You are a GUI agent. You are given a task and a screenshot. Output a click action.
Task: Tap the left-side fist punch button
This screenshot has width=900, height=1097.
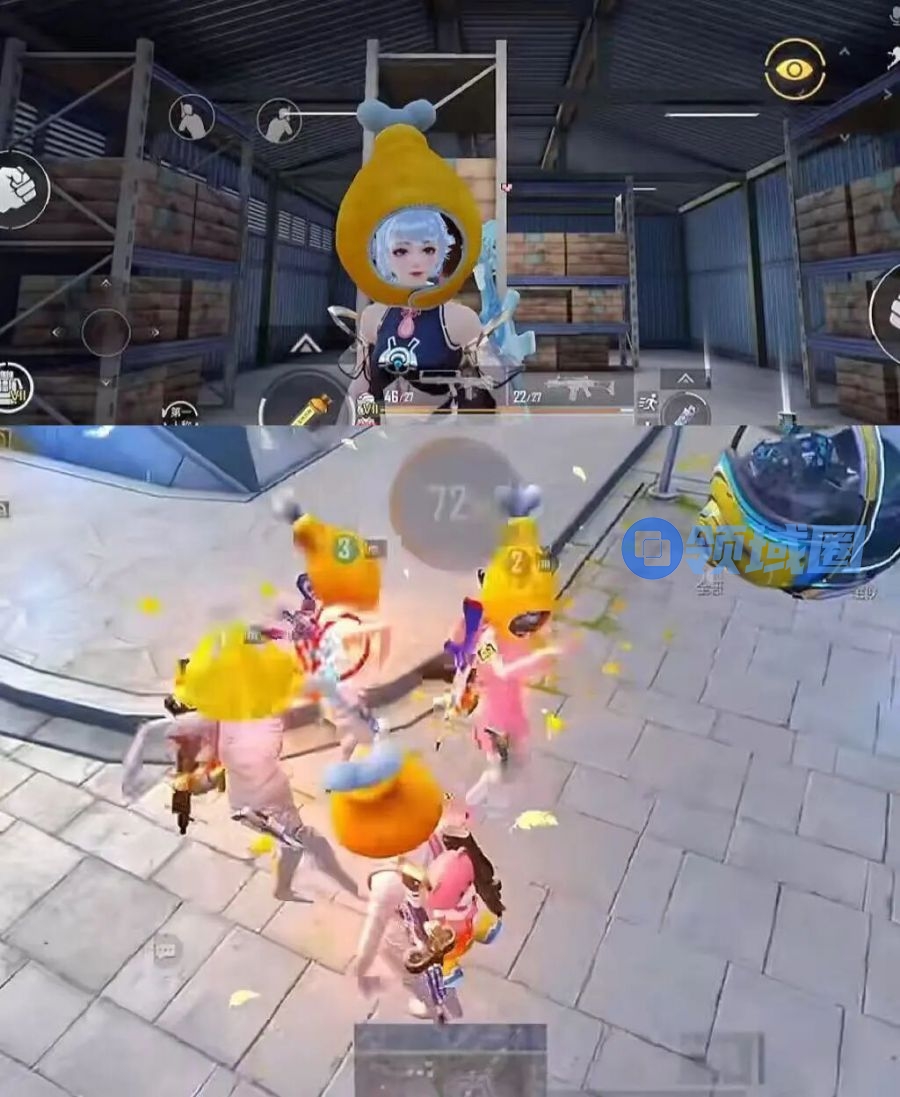pyautogui.click(x=17, y=190)
